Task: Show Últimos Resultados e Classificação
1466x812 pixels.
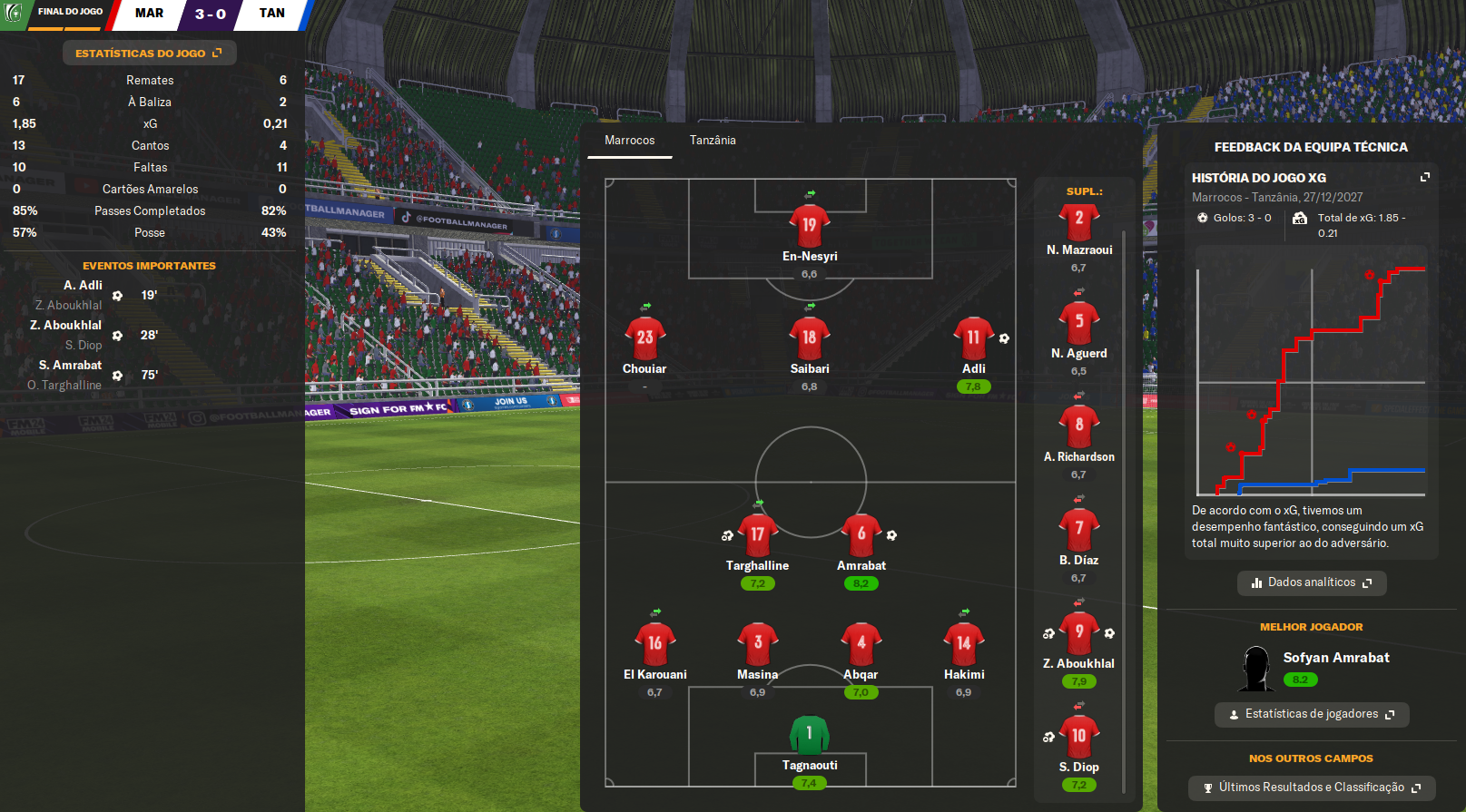Action: click(1311, 788)
